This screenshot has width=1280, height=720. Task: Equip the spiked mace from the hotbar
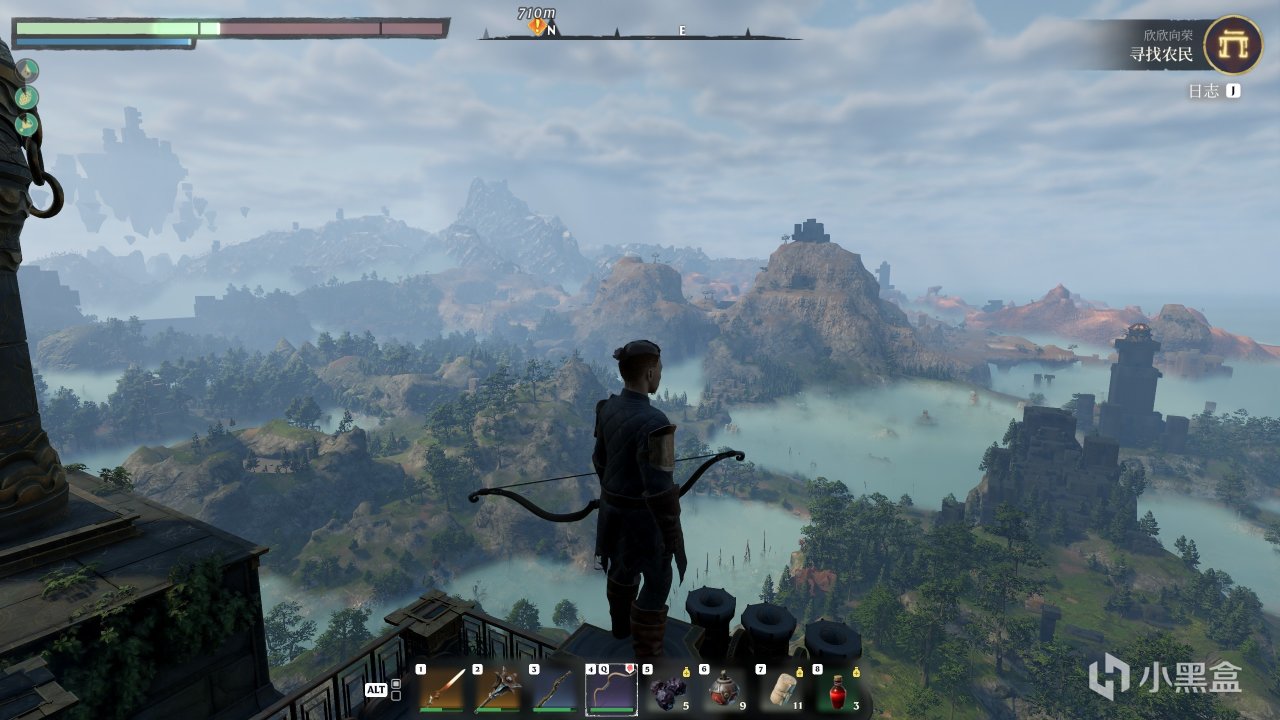[x=497, y=689]
